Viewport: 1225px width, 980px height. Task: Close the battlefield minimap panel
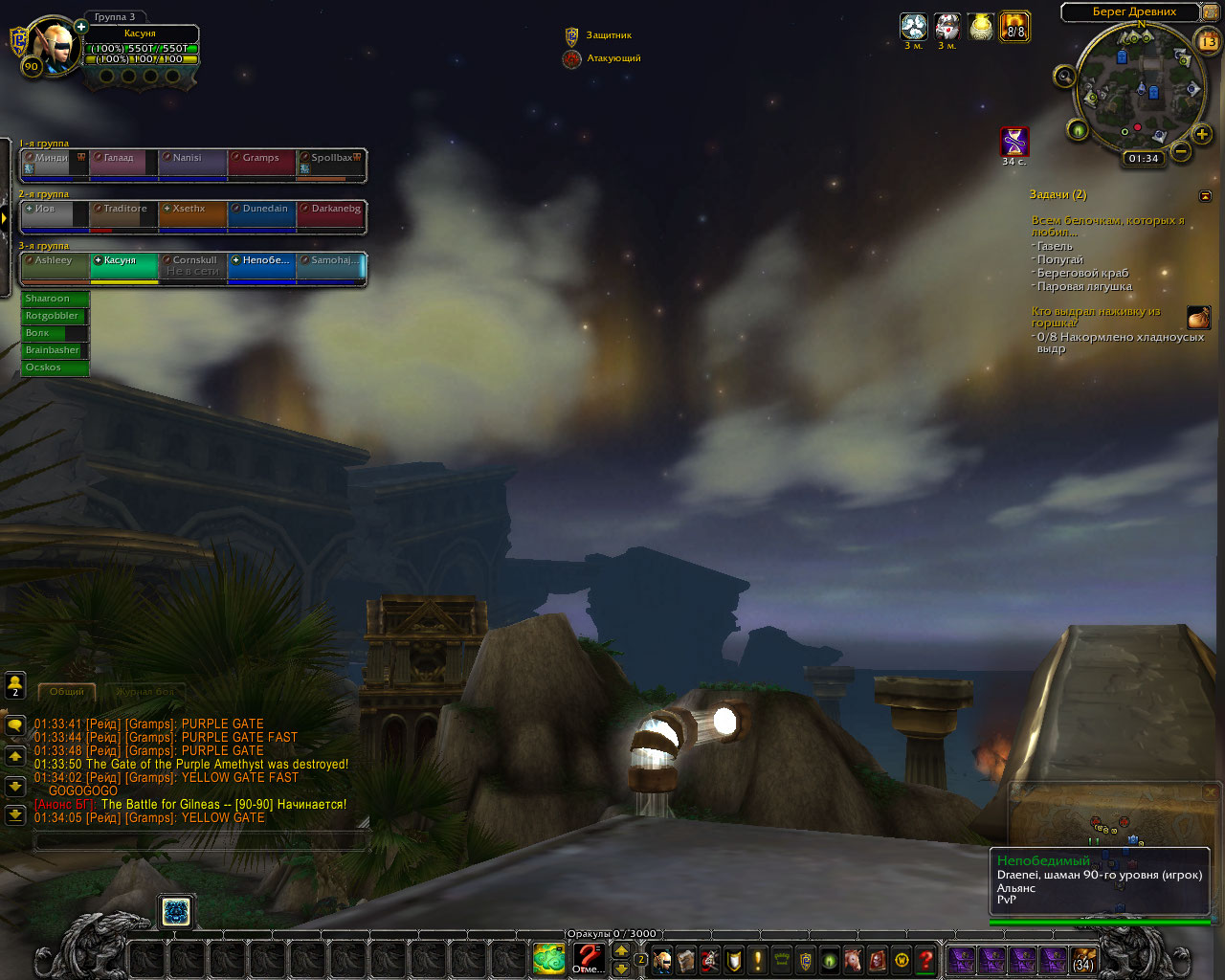coord(1211,792)
